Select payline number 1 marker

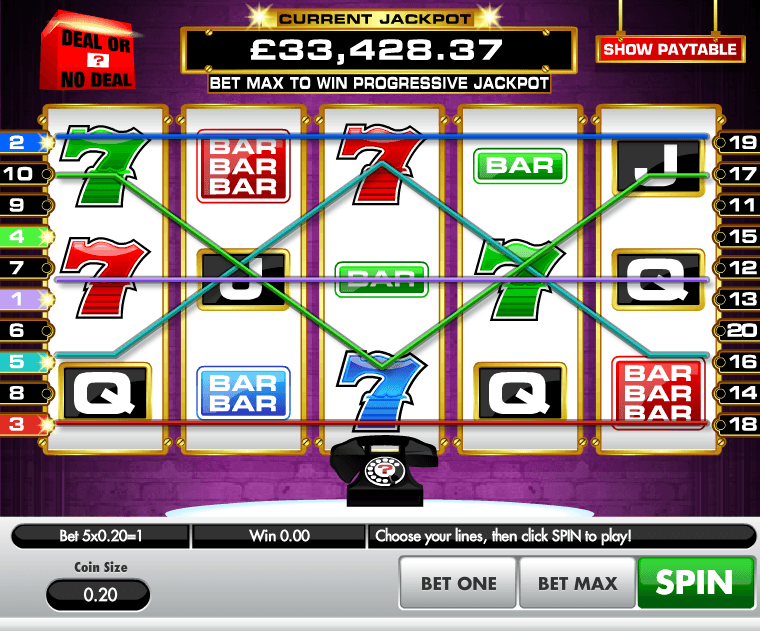pos(18,299)
